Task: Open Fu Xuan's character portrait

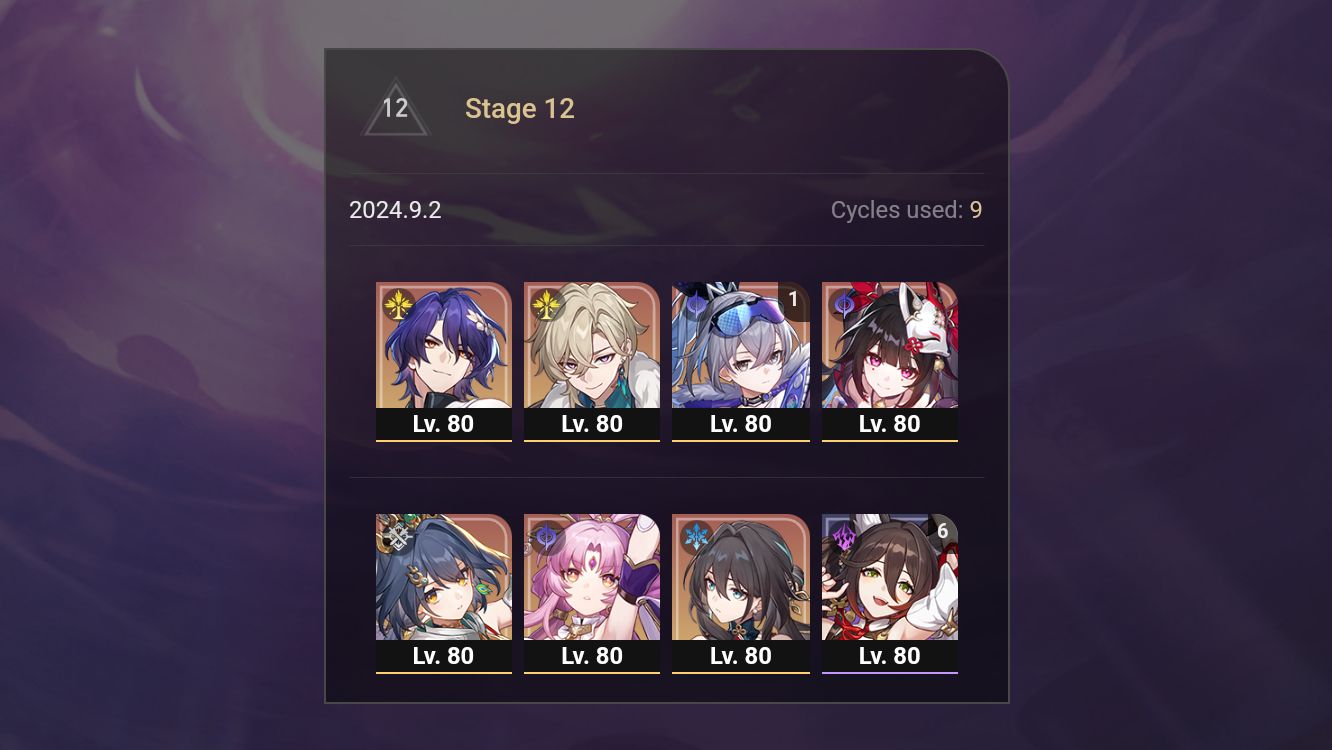Action: pos(592,578)
